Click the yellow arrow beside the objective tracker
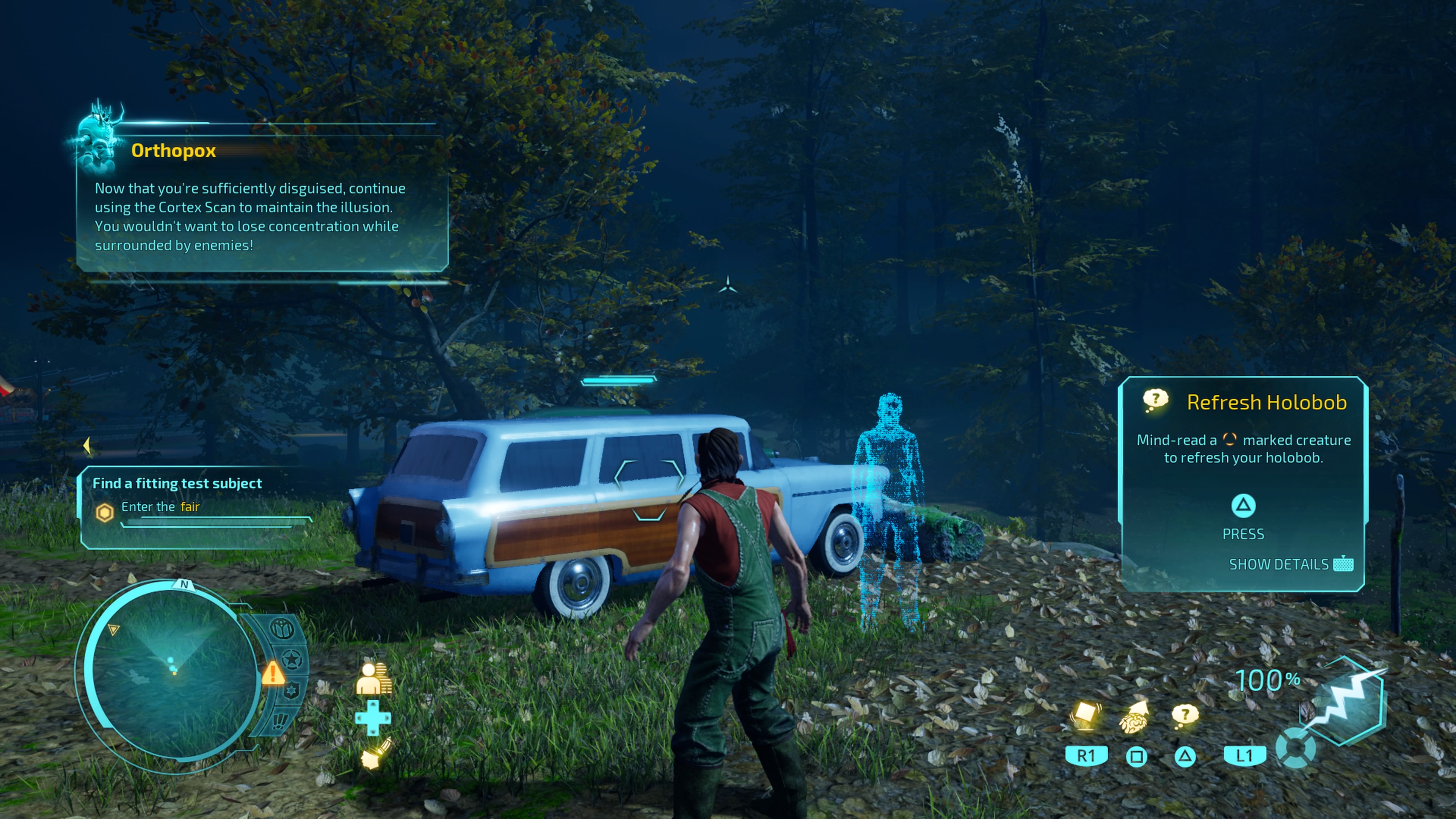1456x819 pixels. (86, 446)
